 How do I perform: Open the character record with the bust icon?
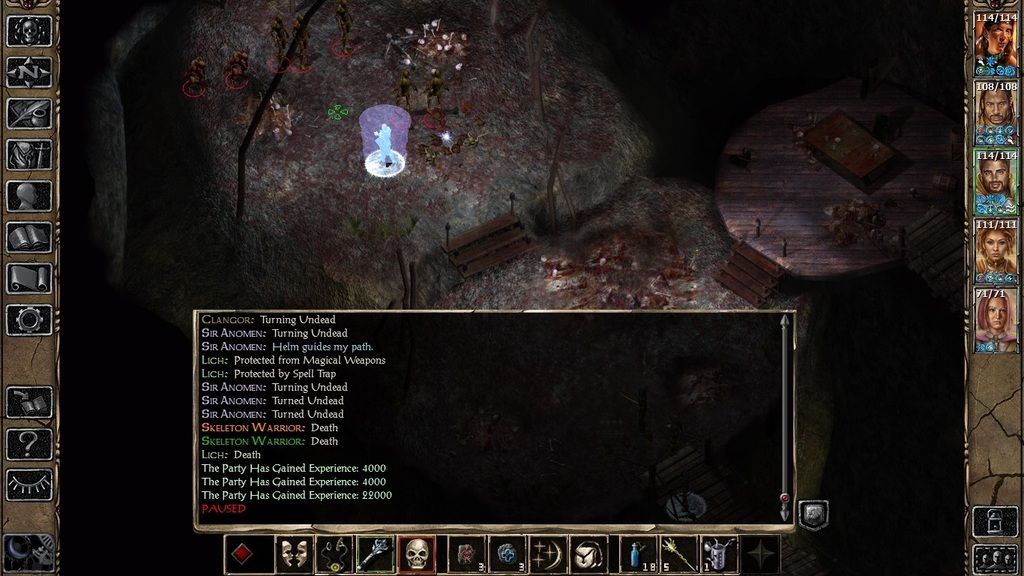coord(29,195)
